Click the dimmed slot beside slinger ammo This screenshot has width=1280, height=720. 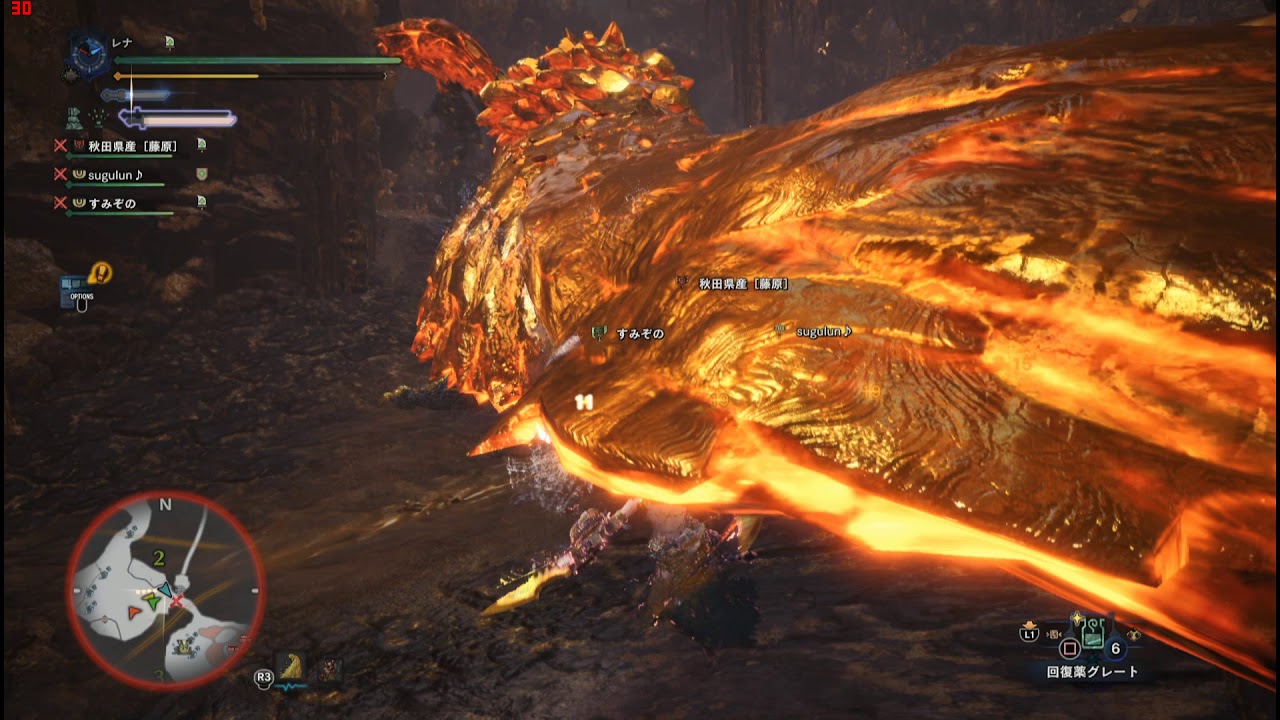point(329,670)
